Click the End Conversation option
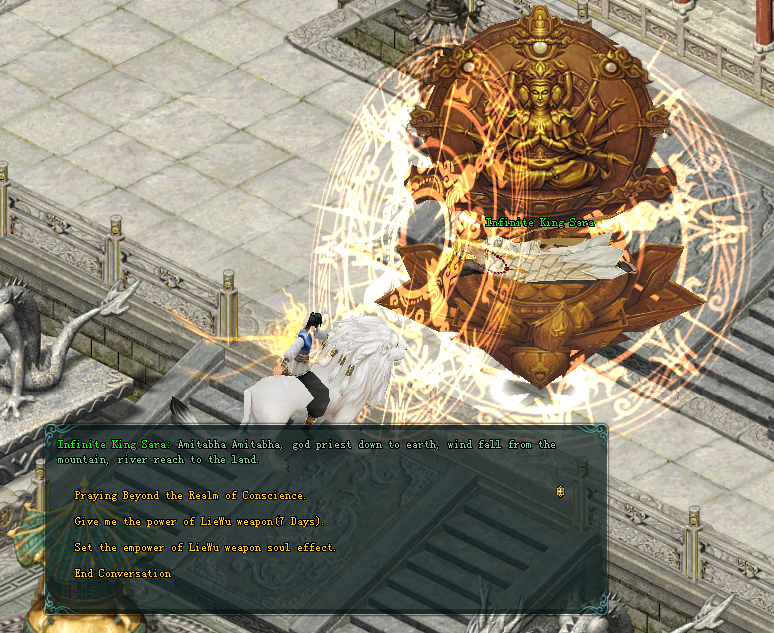The height and width of the screenshot is (633, 774). pyautogui.click(x=122, y=573)
